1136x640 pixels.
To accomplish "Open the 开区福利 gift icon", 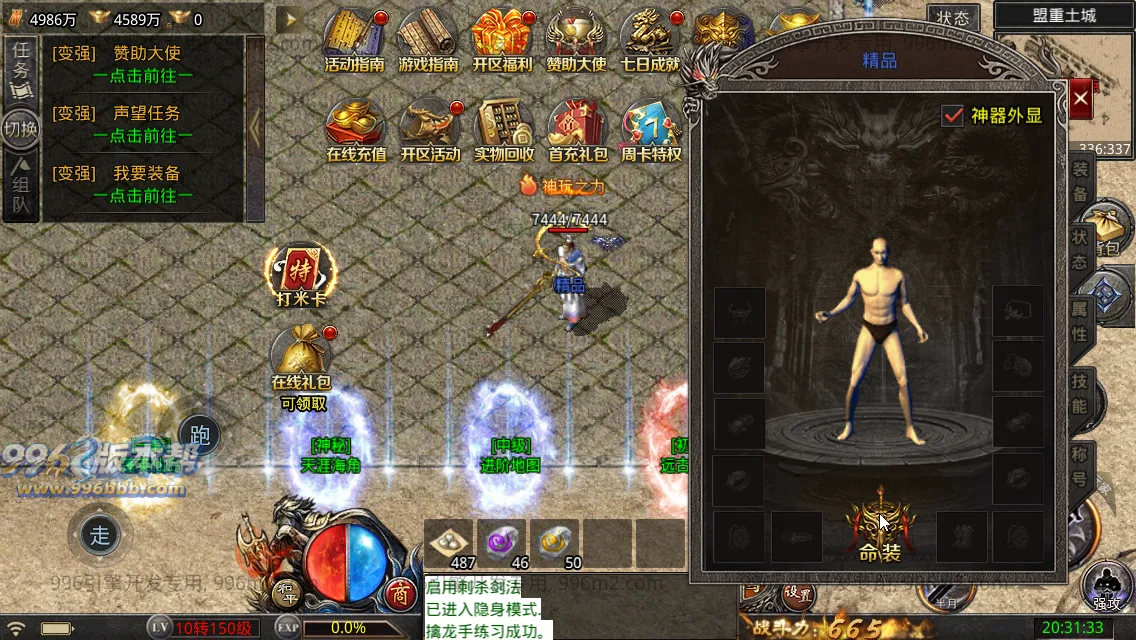I will pyautogui.click(x=502, y=40).
